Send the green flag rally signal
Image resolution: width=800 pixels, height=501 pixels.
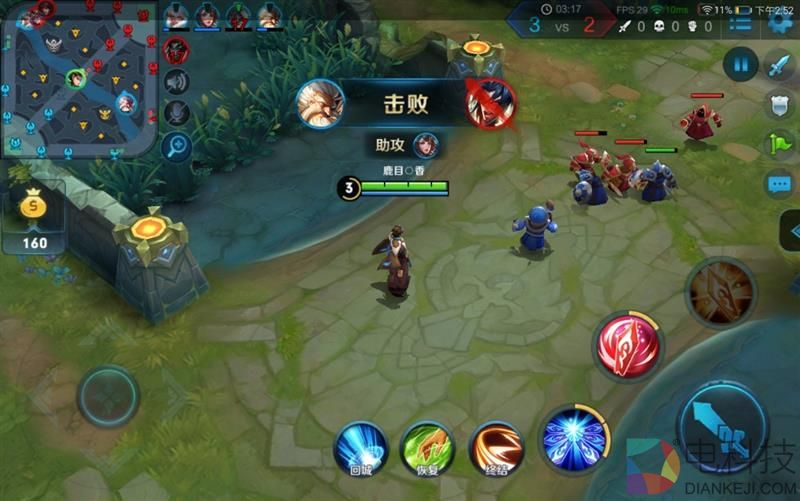[x=778, y=144]
